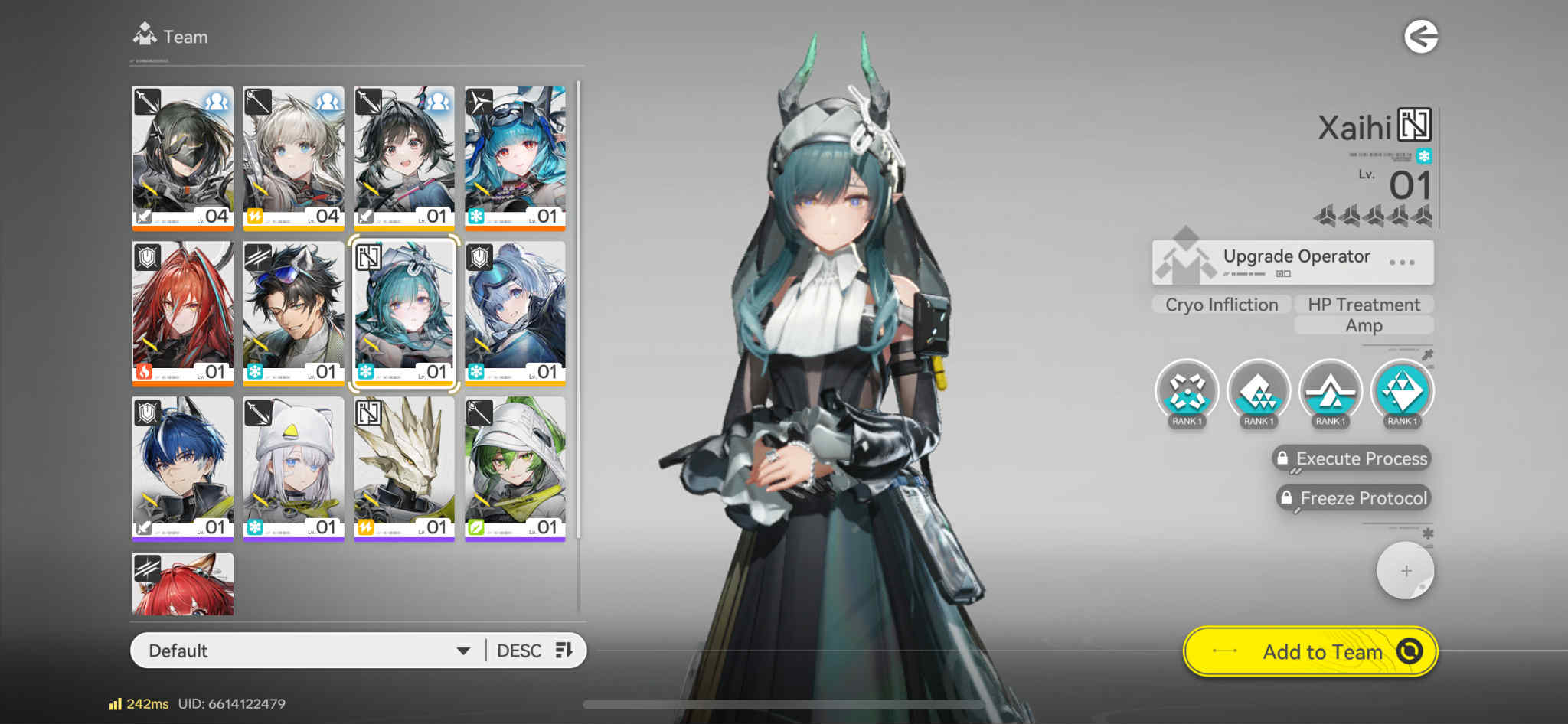Pick the green-haired hooded operator card

[515, 468]
